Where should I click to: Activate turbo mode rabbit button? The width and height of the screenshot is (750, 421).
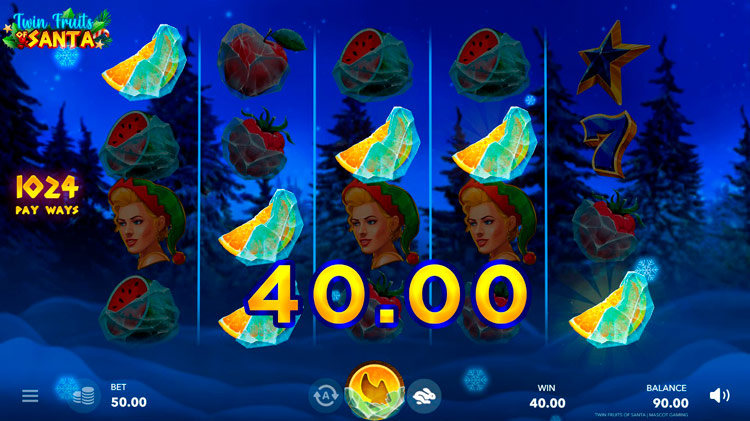tap(424, 396)
